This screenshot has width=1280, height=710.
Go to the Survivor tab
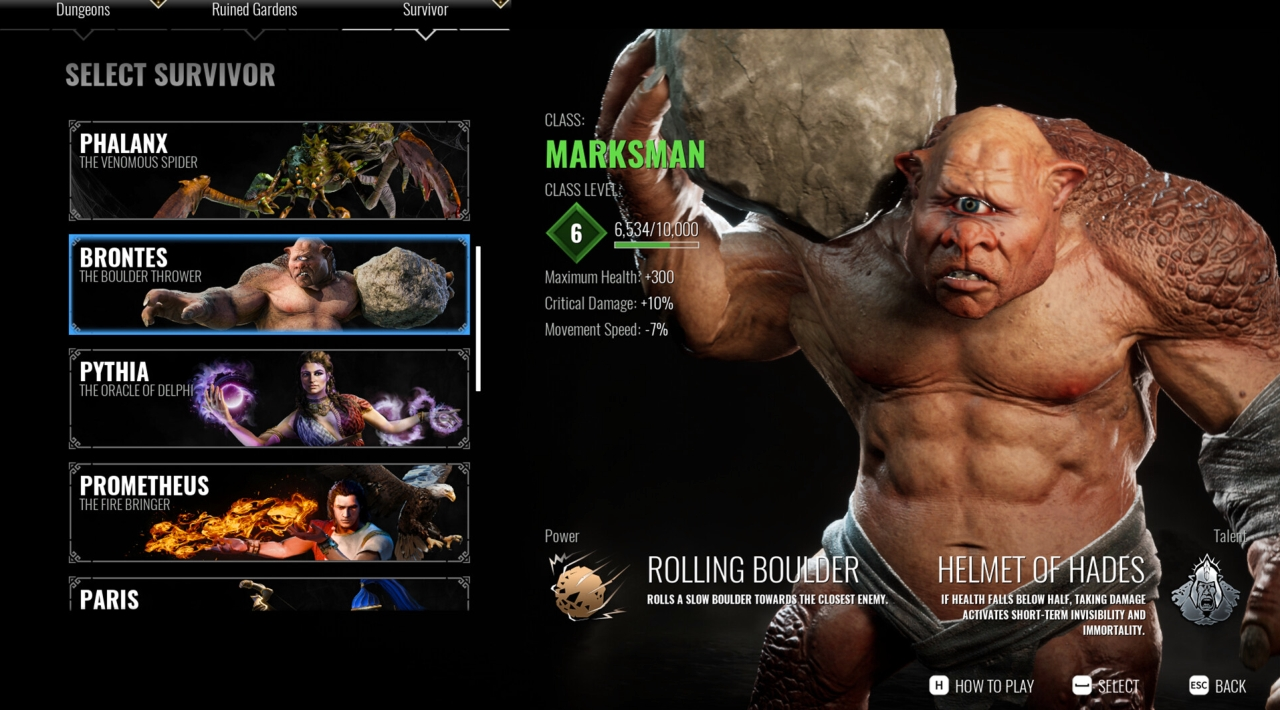(425, 11)
